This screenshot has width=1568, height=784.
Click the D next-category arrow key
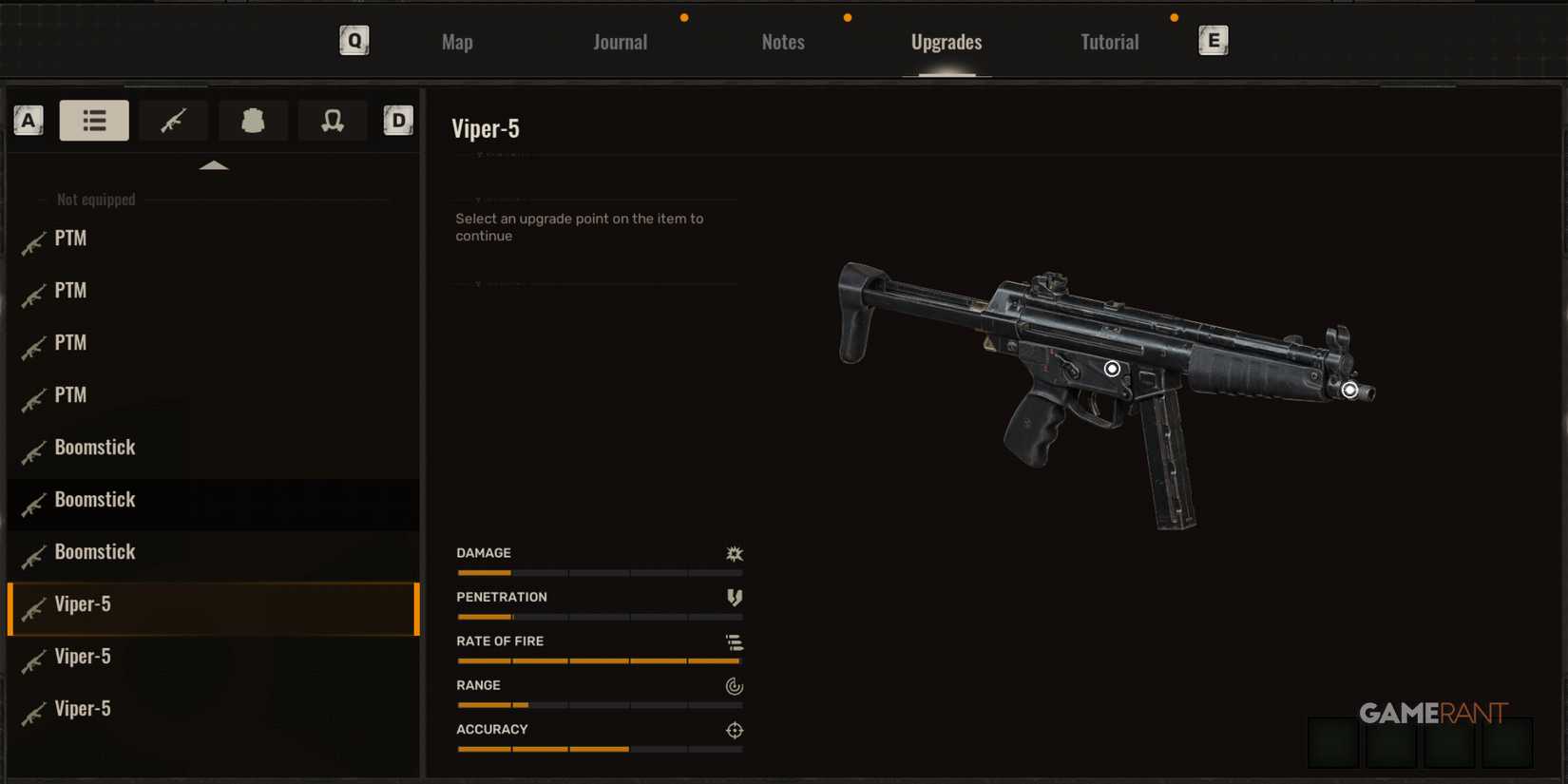tap(398, 120)
